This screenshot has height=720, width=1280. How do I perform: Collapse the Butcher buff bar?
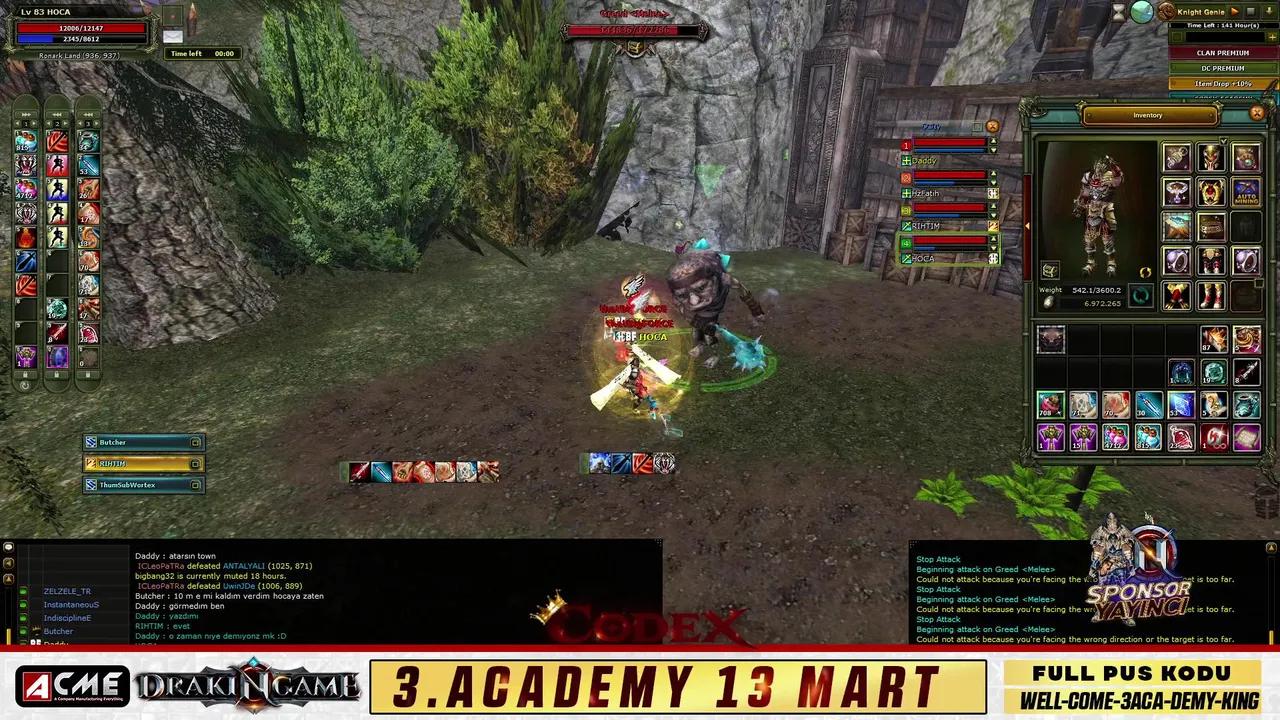click(x=196, y=442)
